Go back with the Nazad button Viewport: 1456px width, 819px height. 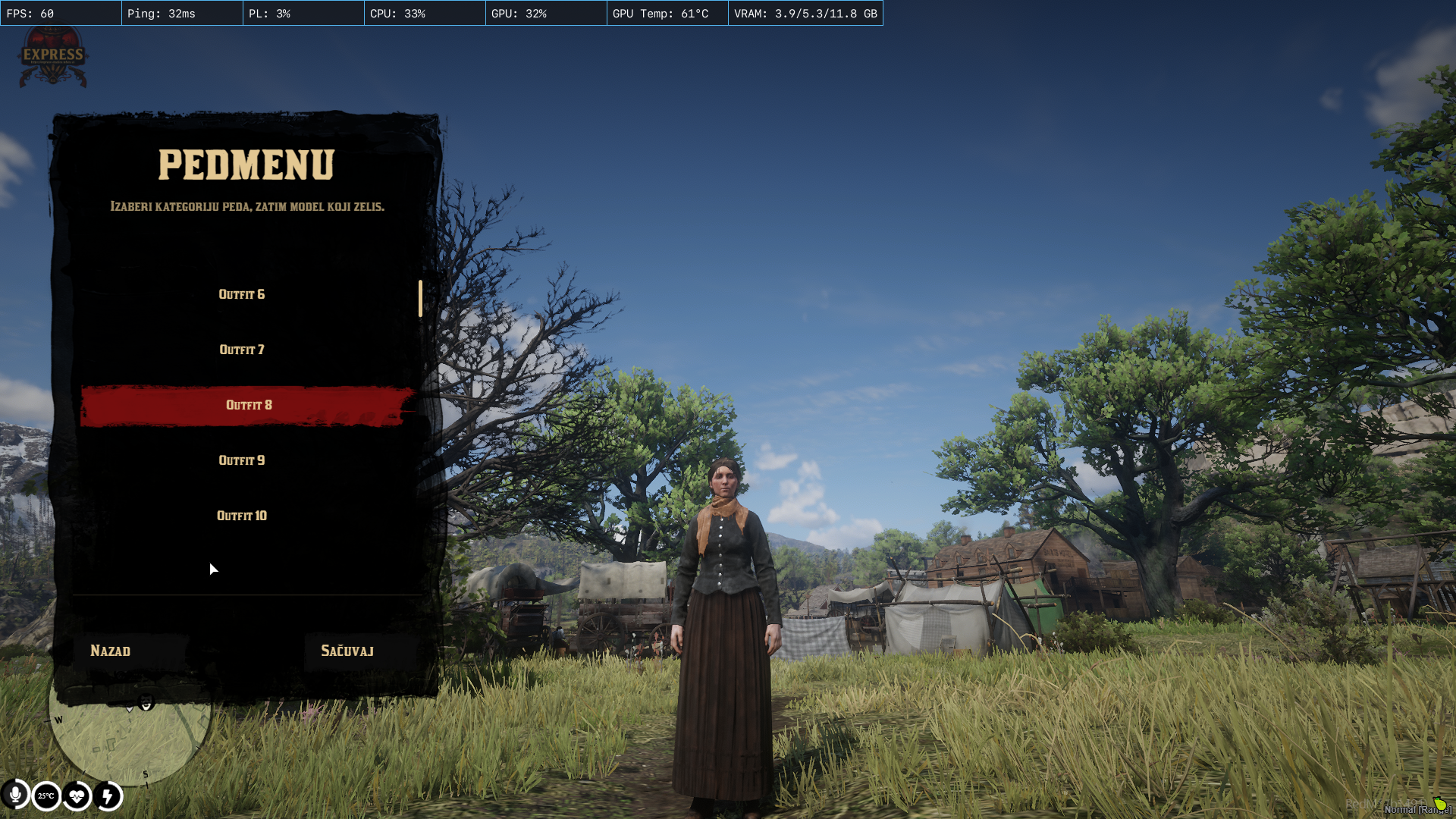[111, 651]
